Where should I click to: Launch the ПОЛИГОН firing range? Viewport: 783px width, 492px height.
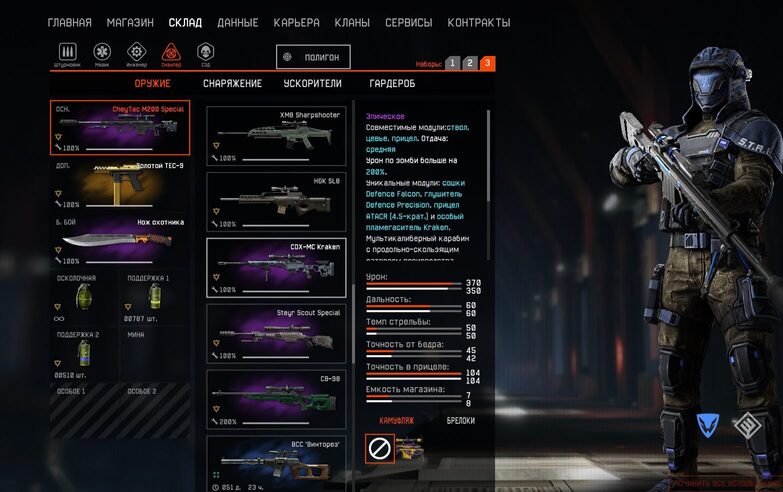coord(314,58)
